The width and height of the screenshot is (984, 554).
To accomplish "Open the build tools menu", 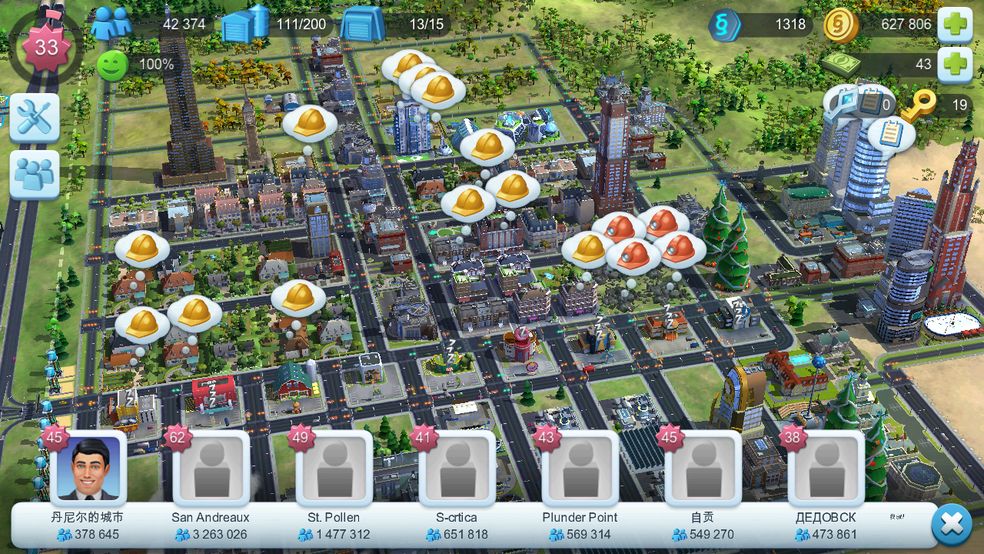I will point(34,119).
